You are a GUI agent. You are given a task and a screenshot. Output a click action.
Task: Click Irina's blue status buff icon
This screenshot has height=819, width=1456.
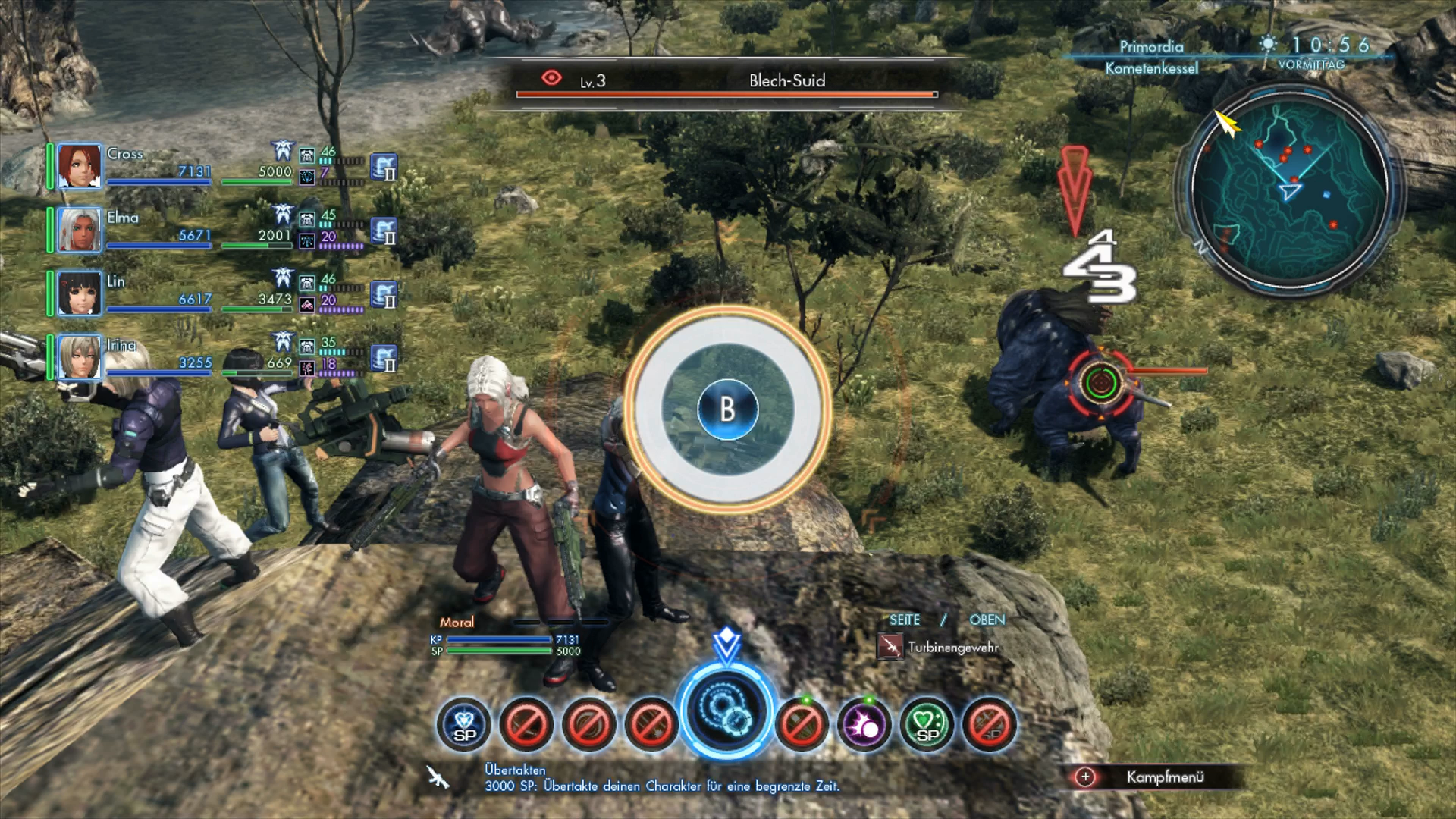point(384,358)
